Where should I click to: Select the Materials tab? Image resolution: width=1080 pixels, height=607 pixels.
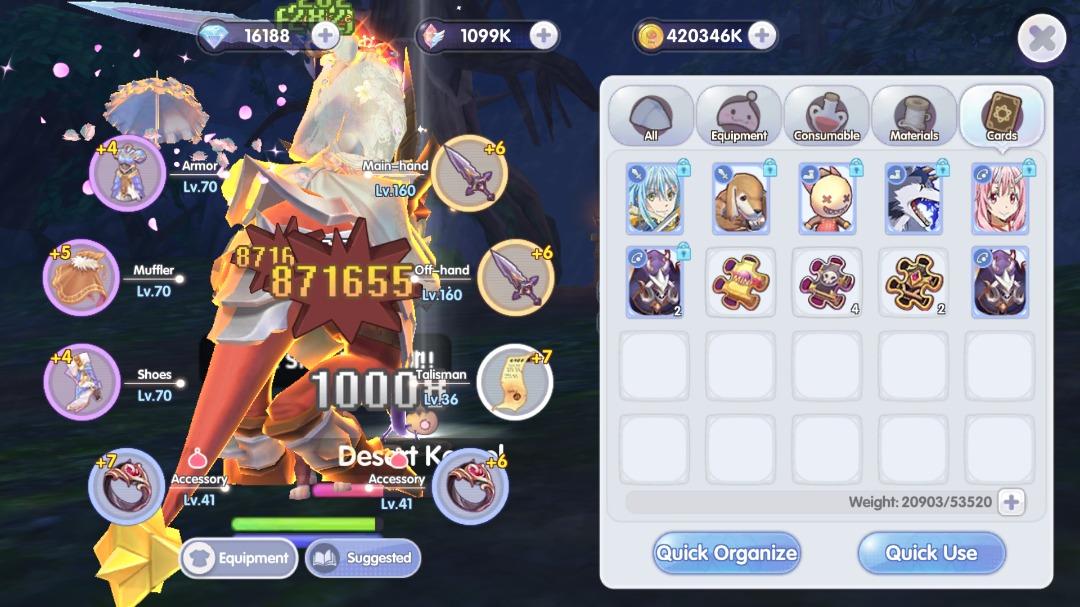click(x=914, y=116)
